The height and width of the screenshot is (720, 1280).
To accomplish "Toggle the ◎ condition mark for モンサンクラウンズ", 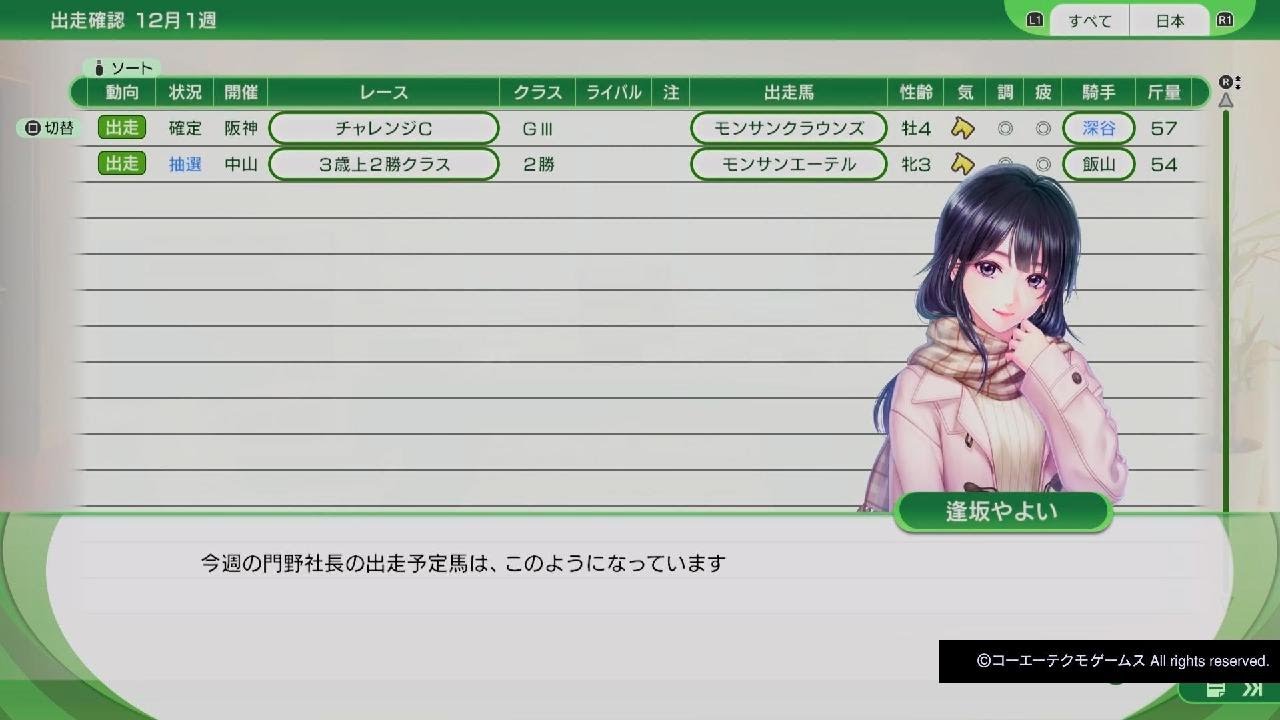I will point(1004,128).
